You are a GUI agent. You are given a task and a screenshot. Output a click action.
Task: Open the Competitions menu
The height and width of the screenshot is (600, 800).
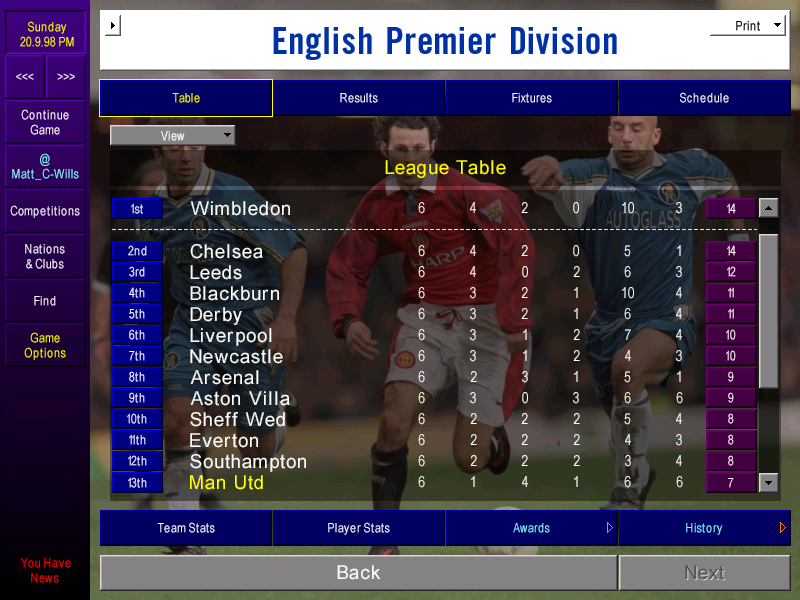(x=45, y=211)
